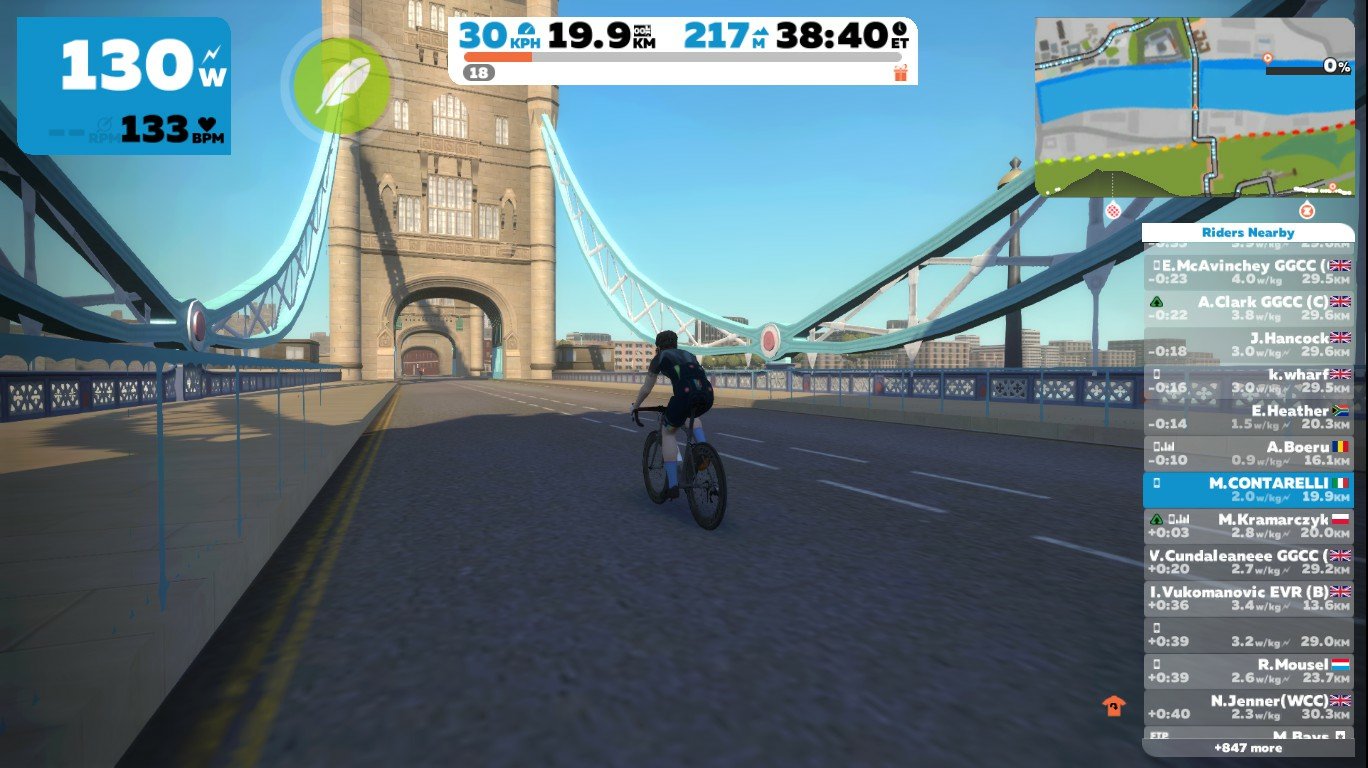The image size is (1368, 768).
Task: Open the Riders Nearby header
Action: coord(1248,232)
